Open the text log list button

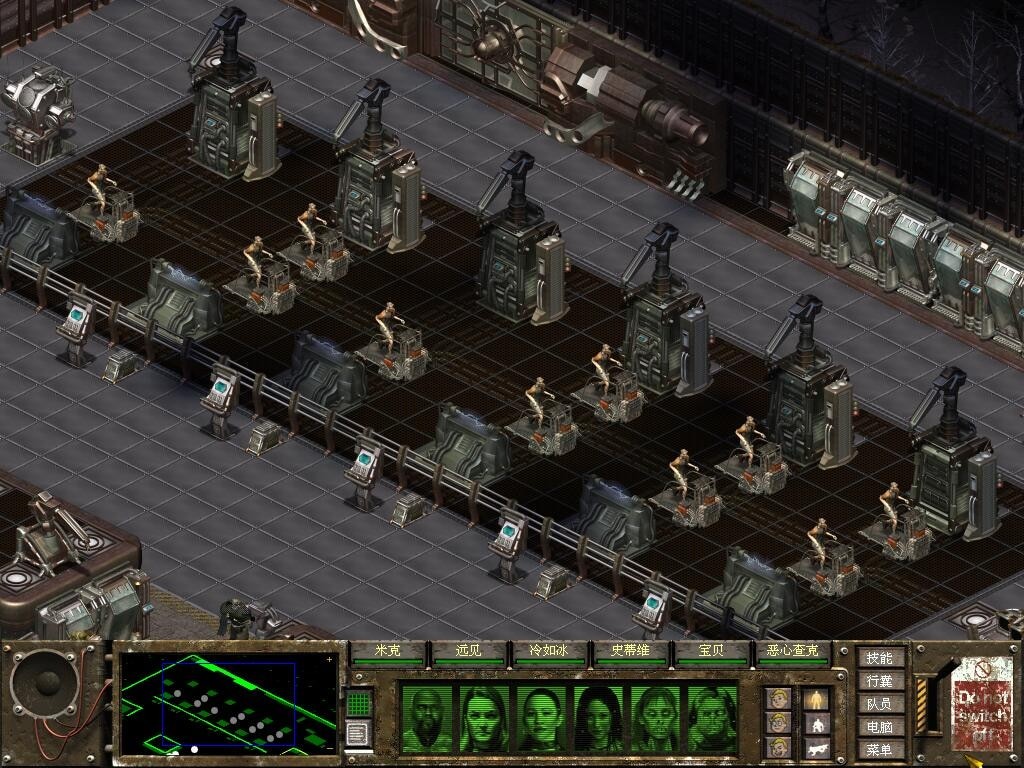point(359,734)
